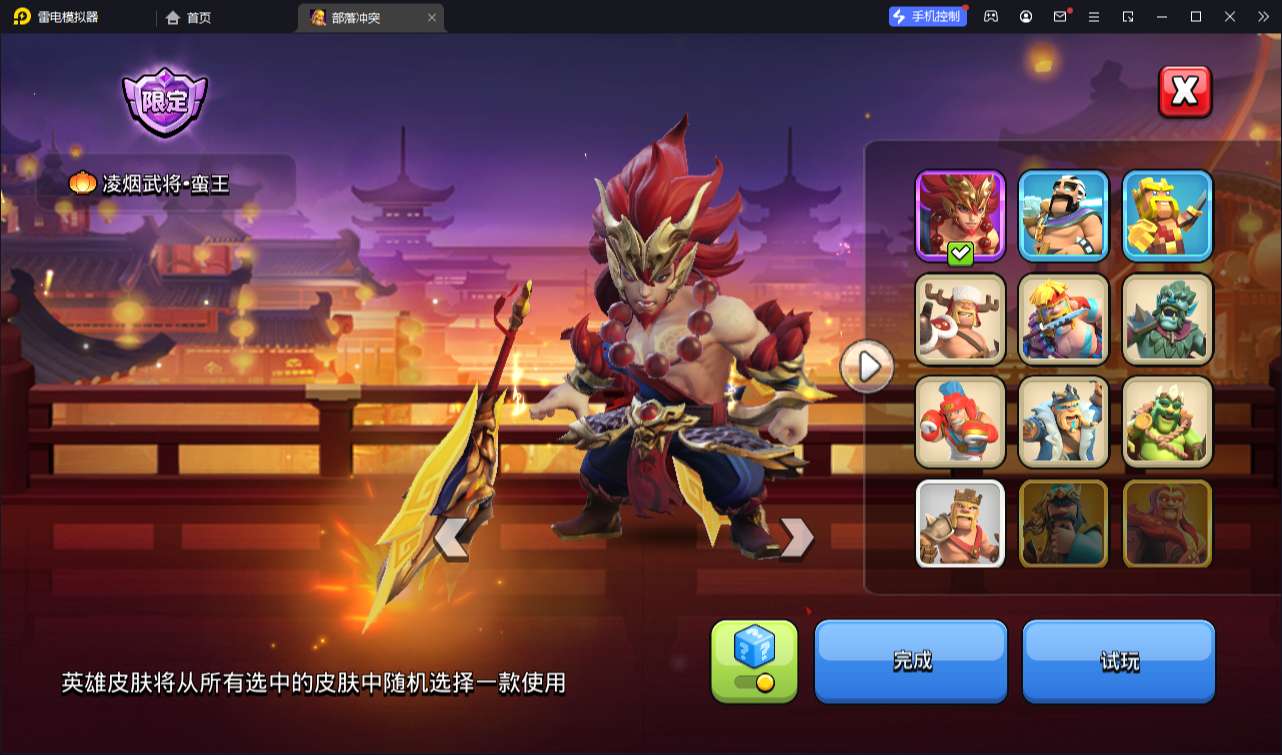This screenshot has height=755, width=1282.
Task: Deselect the checked red-haired Barbarian King skin
Action: 958,215
